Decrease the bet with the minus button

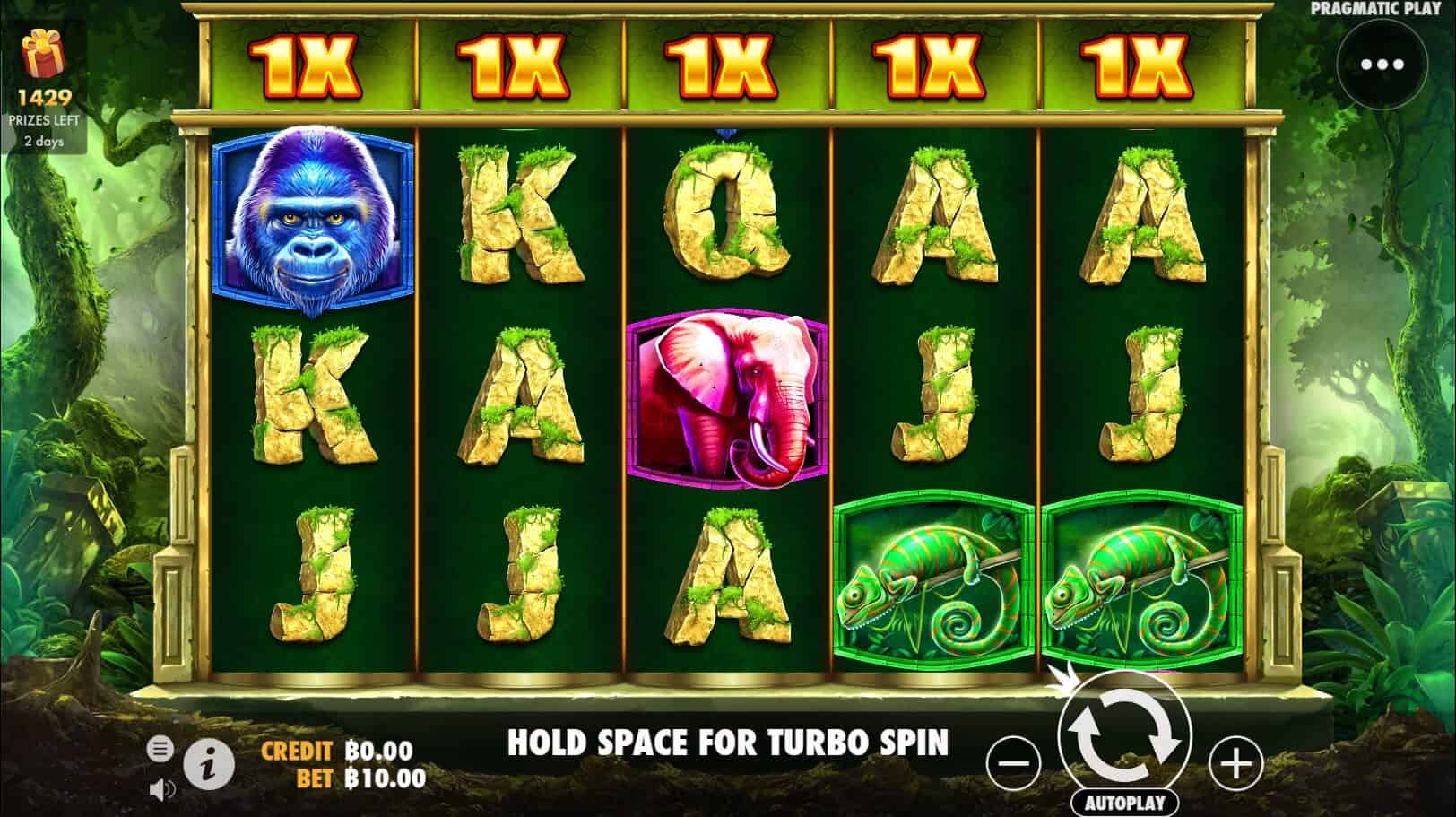tap(1011, 764)
